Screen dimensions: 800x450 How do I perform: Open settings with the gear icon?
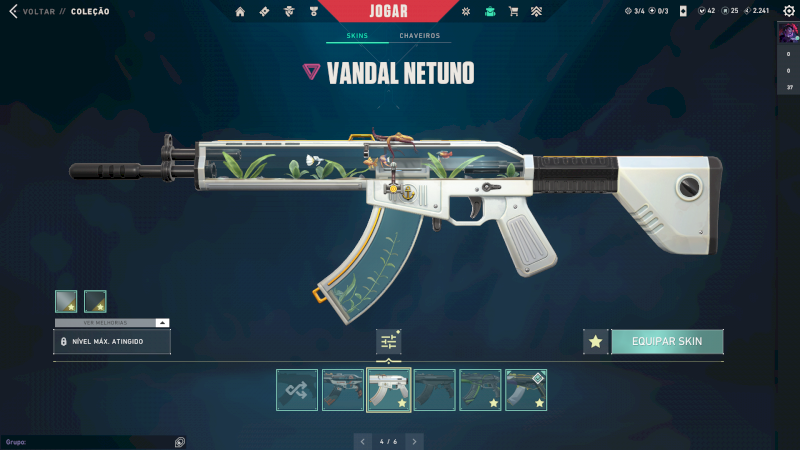point(788,11)
